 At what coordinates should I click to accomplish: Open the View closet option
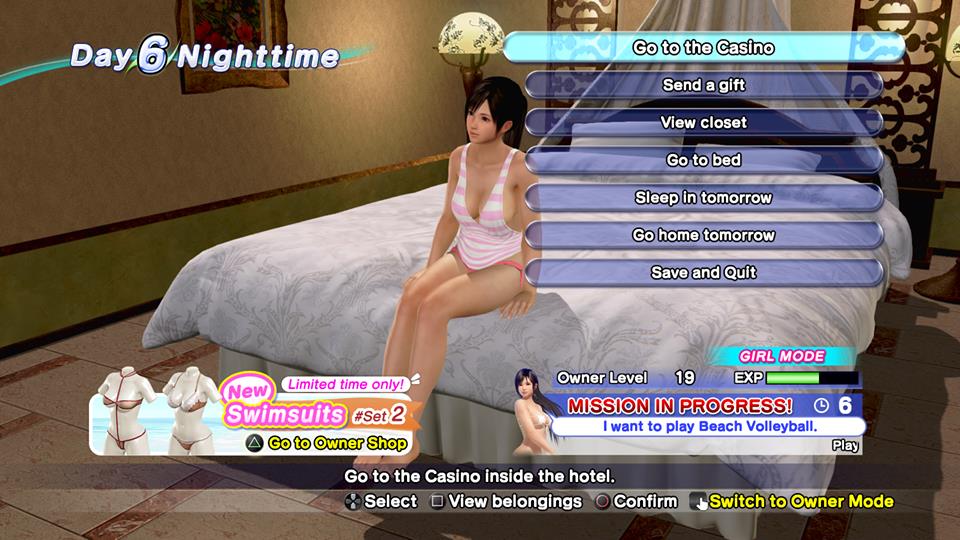coord(704,123)
